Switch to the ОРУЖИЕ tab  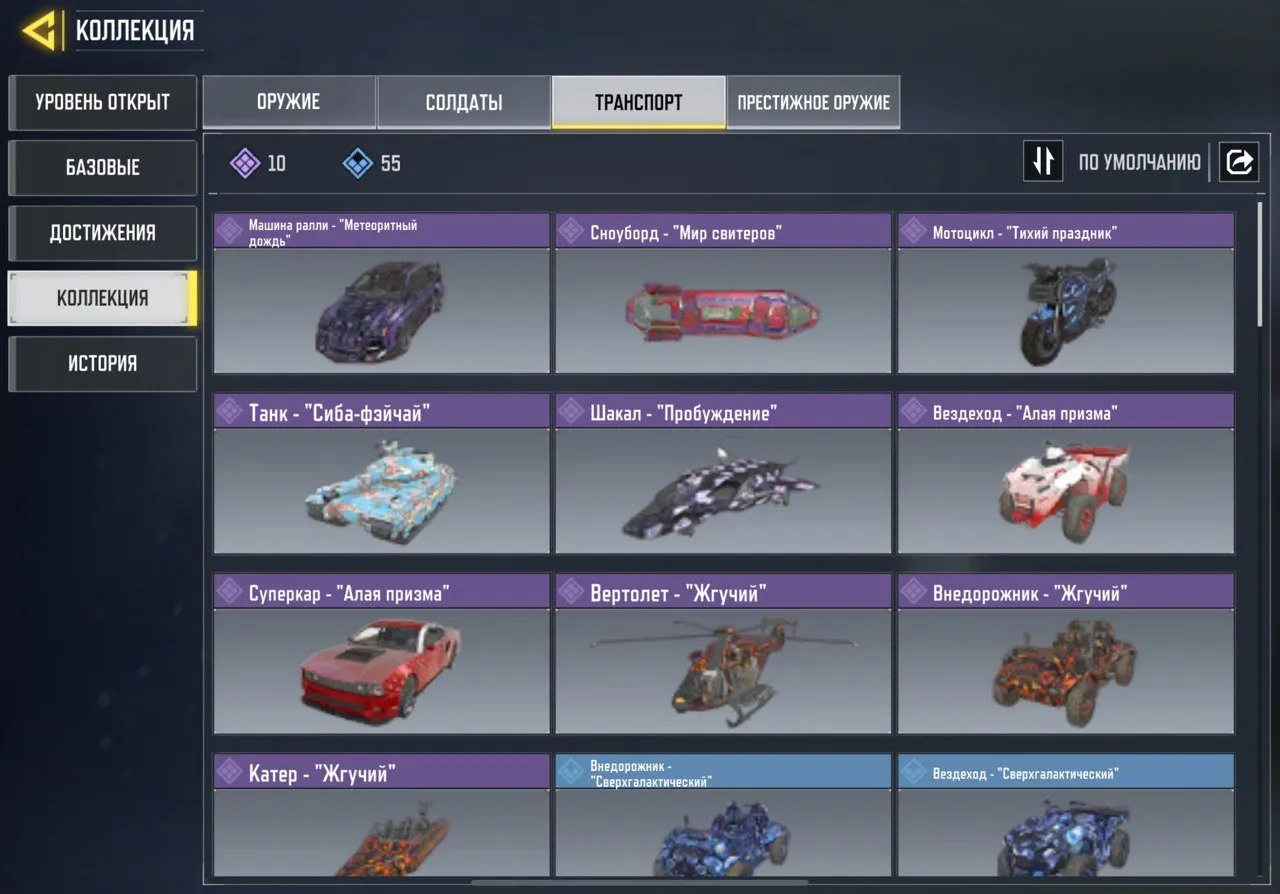coord(289,101)
